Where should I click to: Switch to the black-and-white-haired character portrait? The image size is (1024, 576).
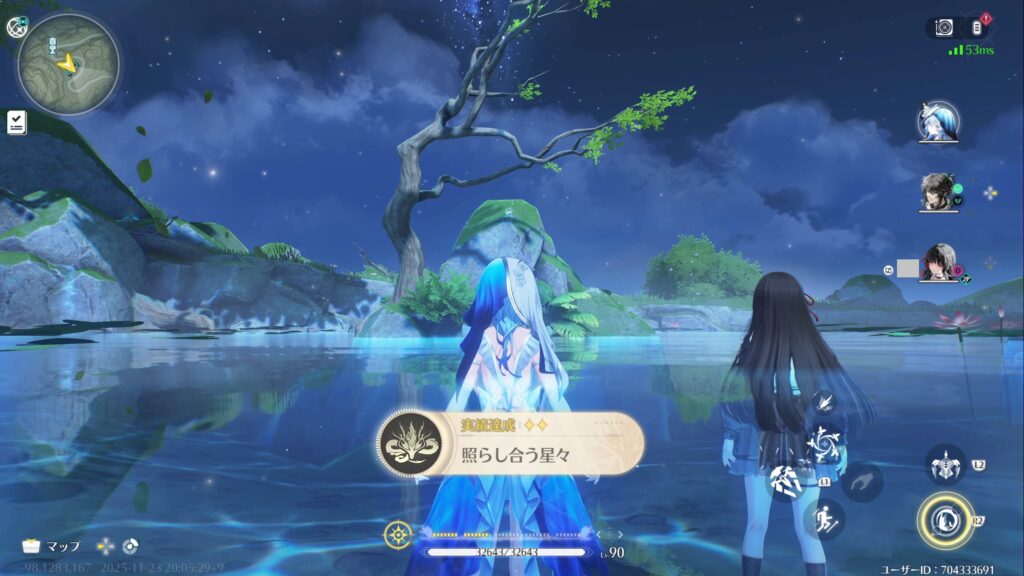click(939, 264)
